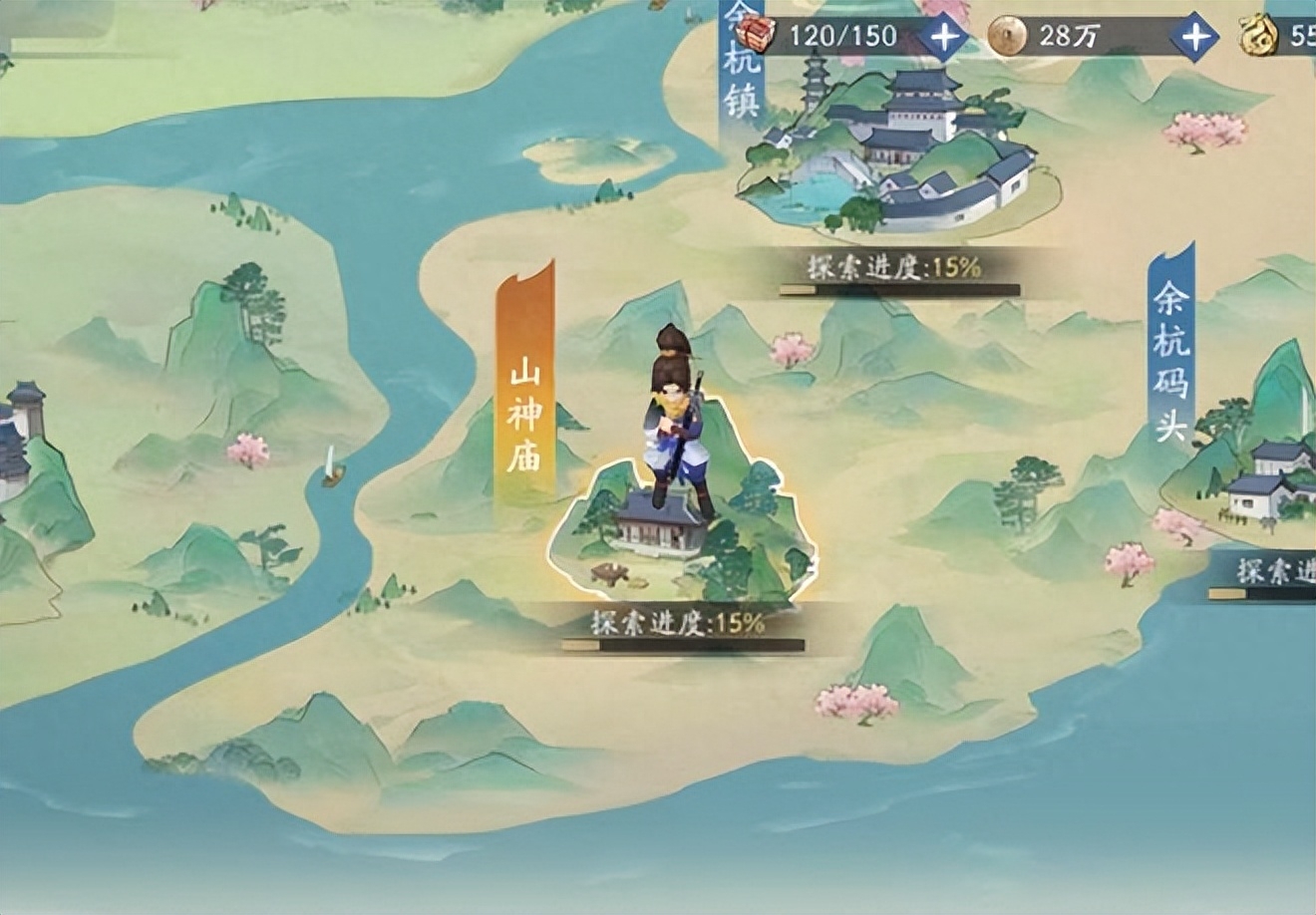
Task: Click the gold pouch currency icon
Action: pos(1258,33)
